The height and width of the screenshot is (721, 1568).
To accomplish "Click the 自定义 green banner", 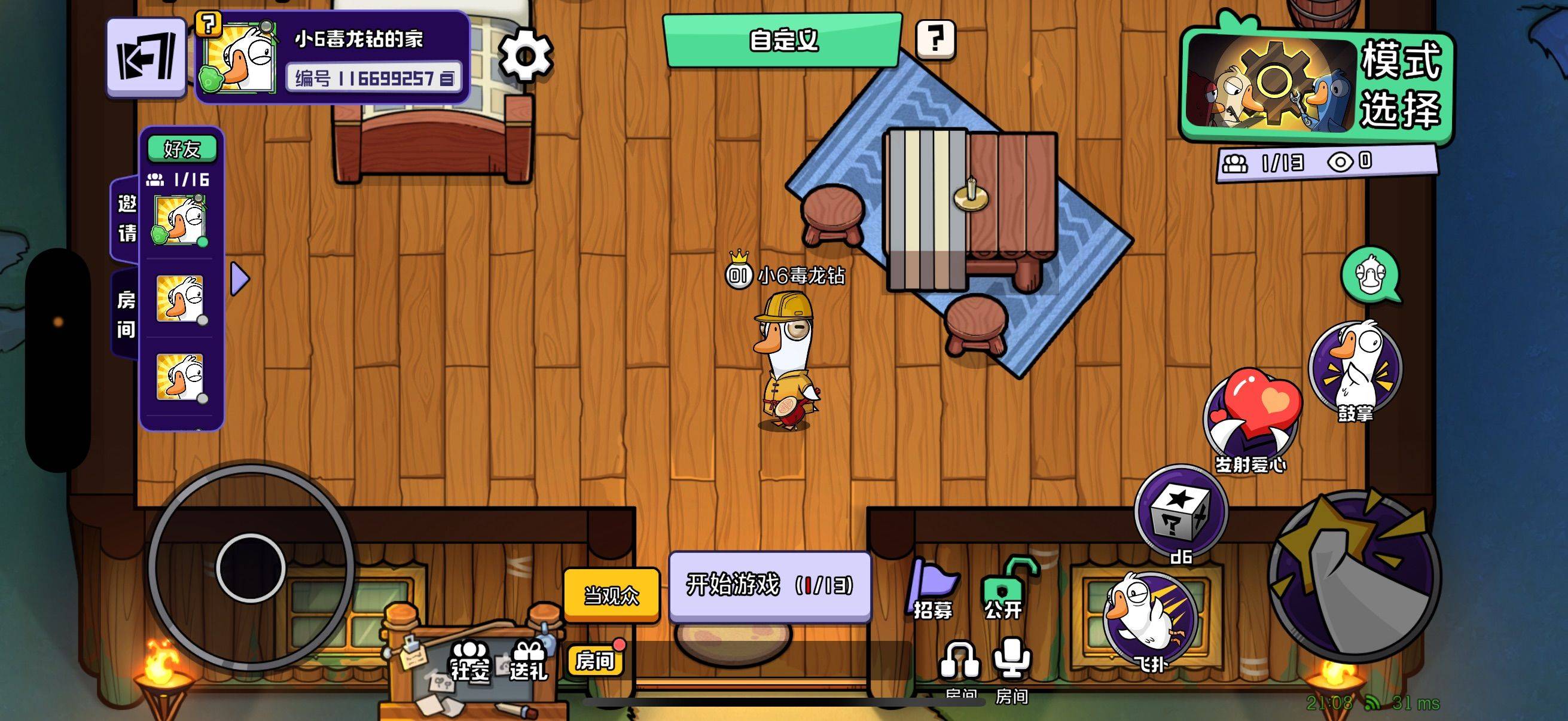I will pos(782,41).
